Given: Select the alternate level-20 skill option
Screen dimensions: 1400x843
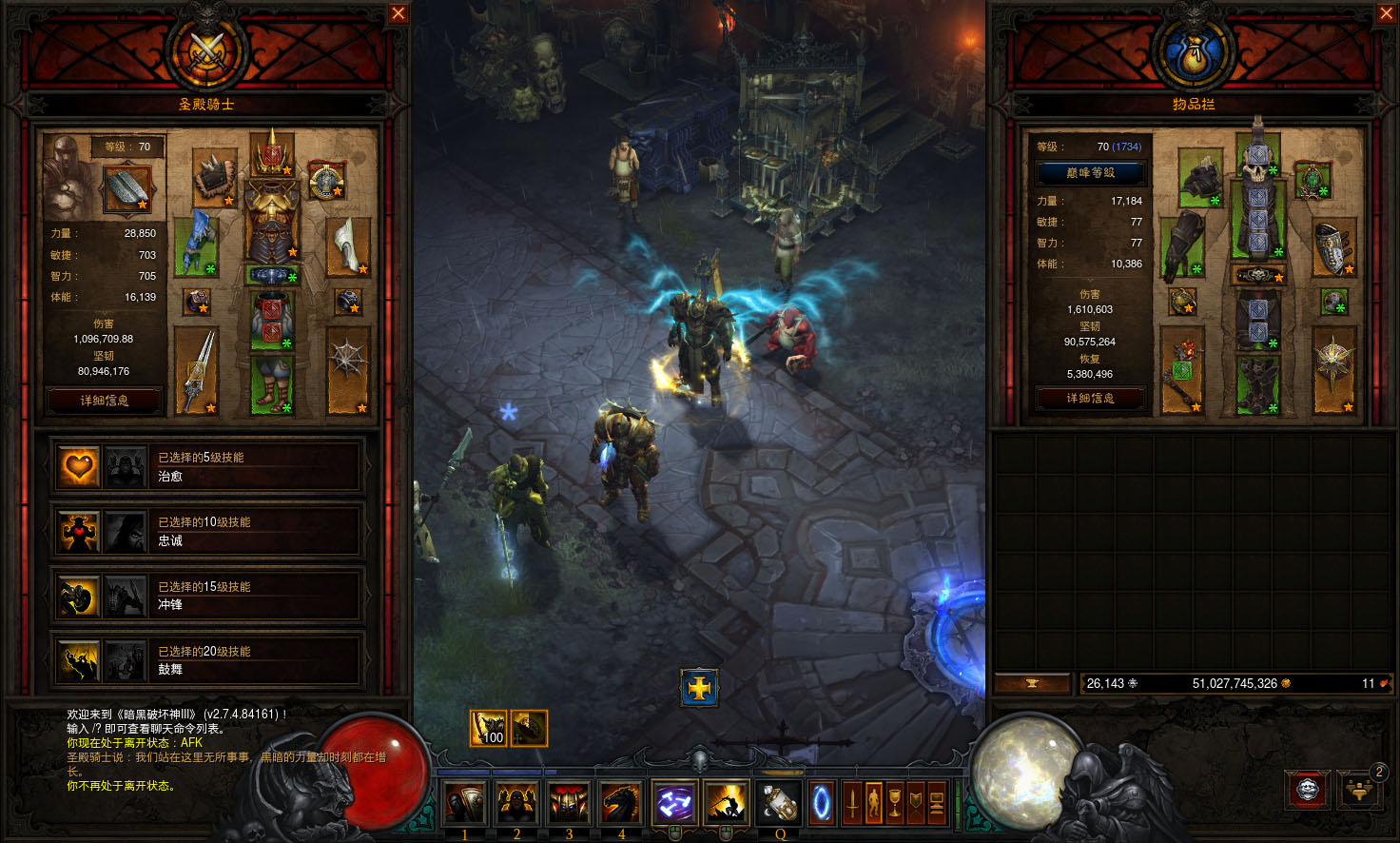Looking at the screenshot, I should point(126,659).
